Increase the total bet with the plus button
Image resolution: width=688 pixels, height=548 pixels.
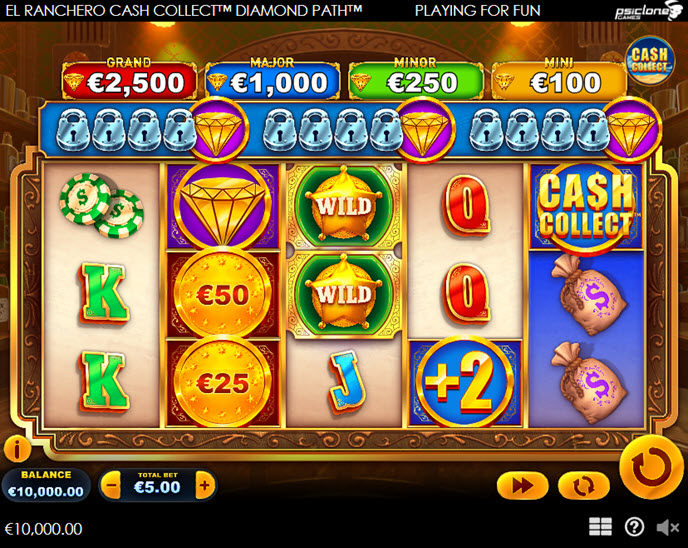tap(205, 487)
